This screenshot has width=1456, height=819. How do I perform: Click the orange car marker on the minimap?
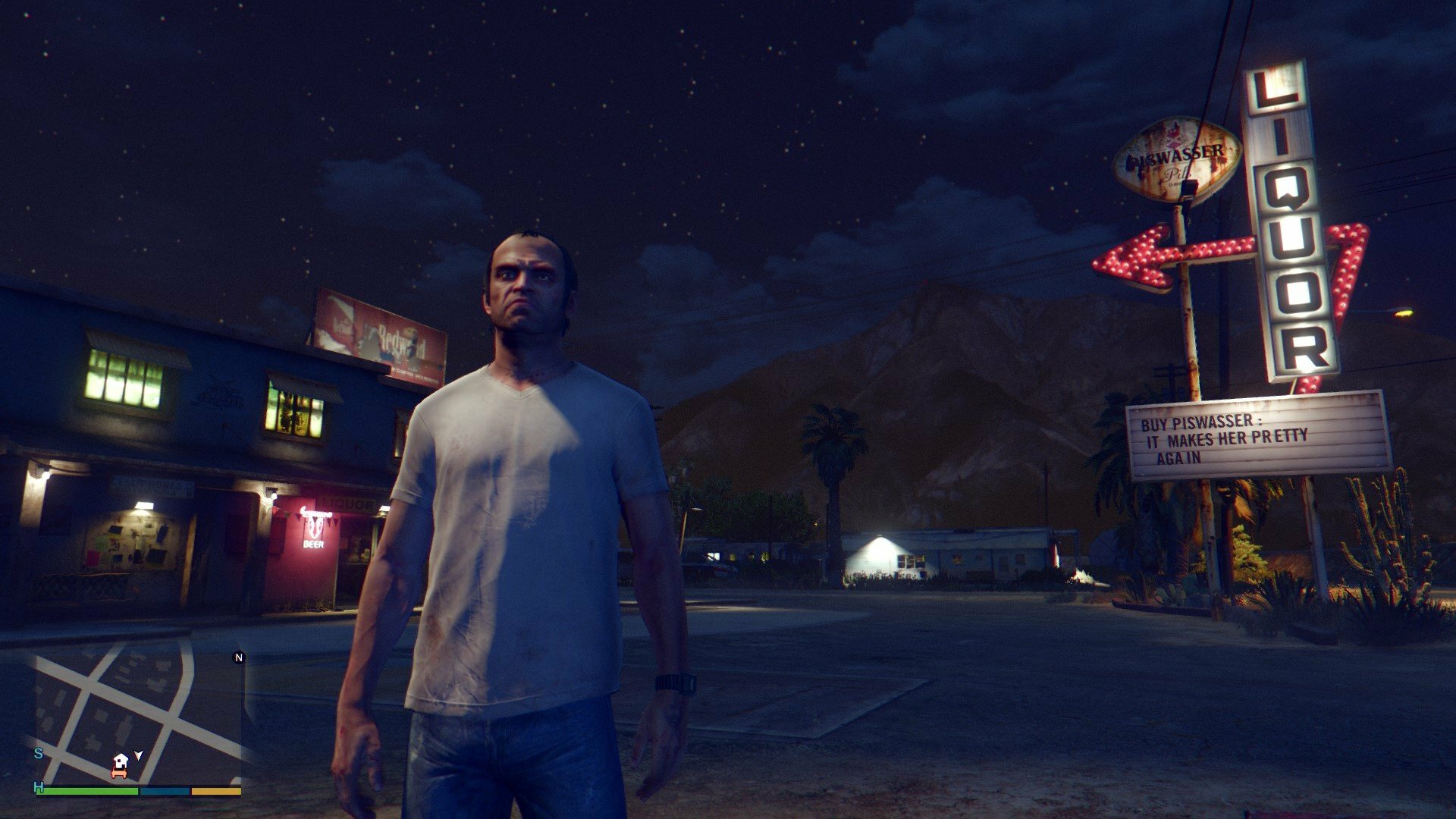118,773
